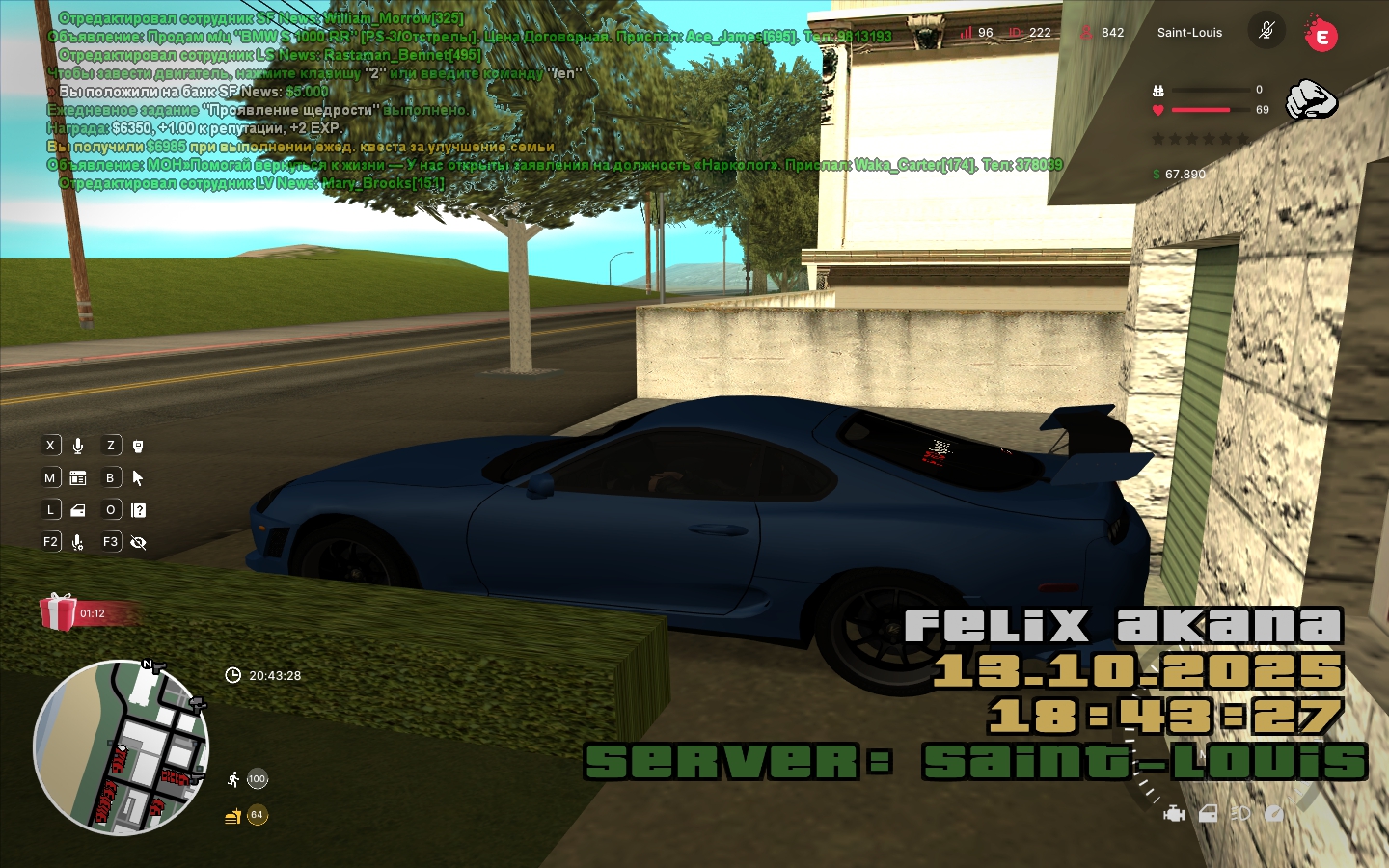Open the microphone settings icon

click(x=78, y=543)
